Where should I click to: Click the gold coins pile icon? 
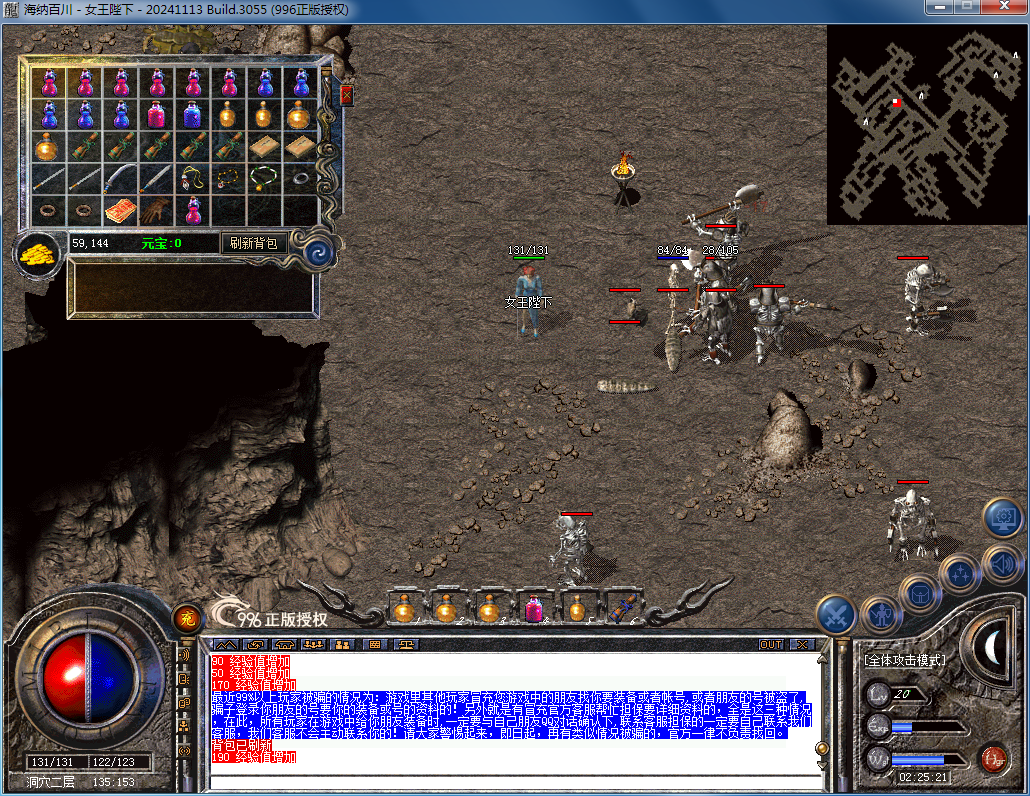(x=37, y=255)
